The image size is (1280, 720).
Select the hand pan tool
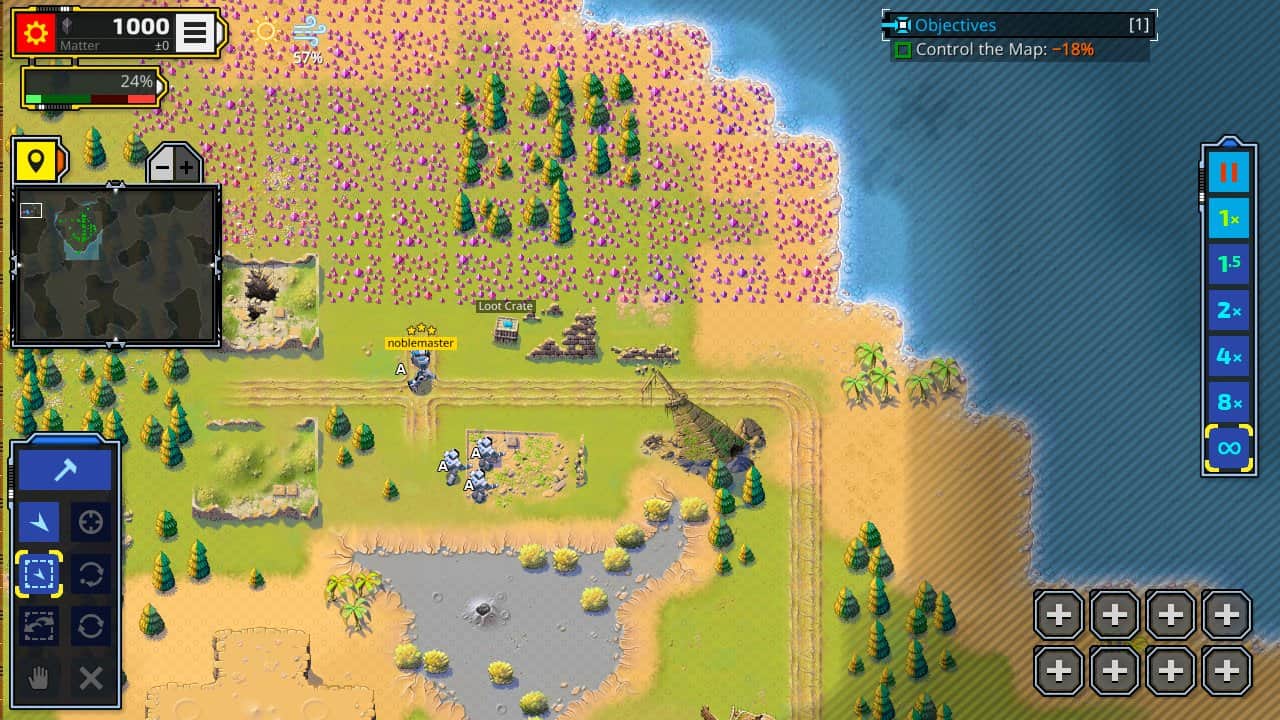coord(39,679)
